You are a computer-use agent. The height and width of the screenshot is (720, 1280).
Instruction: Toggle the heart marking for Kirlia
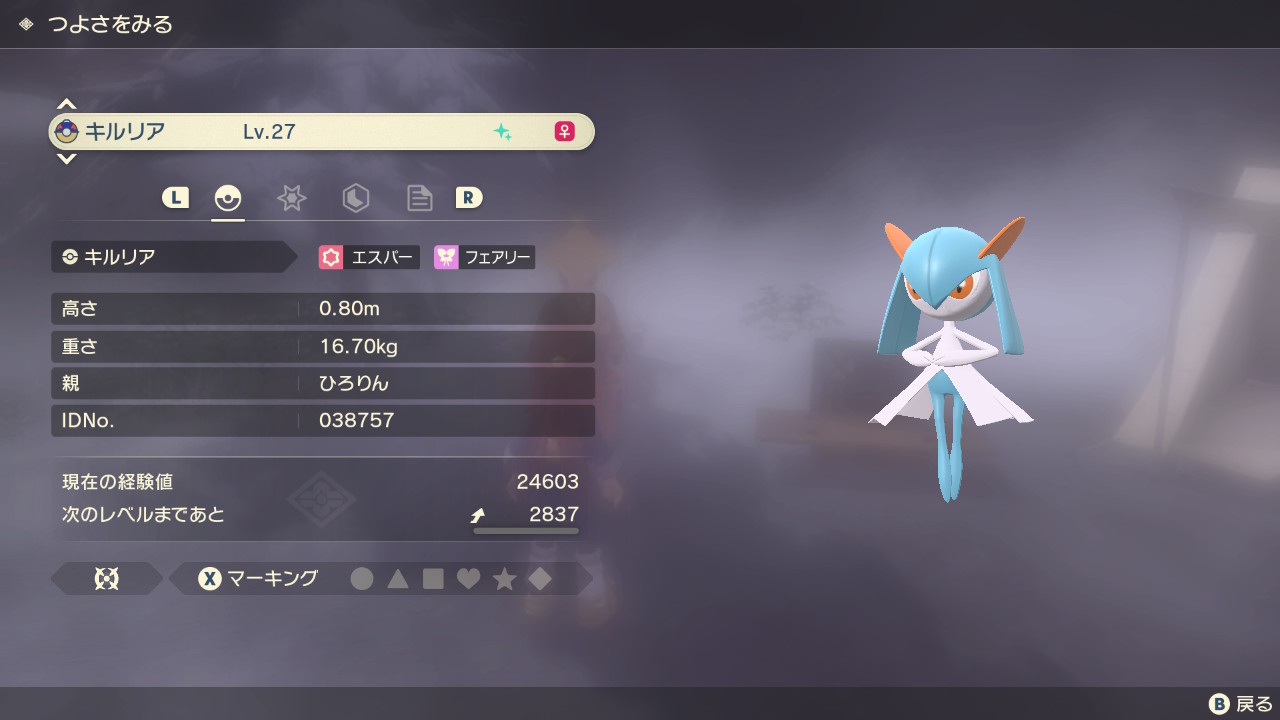[x=468, y=578]
